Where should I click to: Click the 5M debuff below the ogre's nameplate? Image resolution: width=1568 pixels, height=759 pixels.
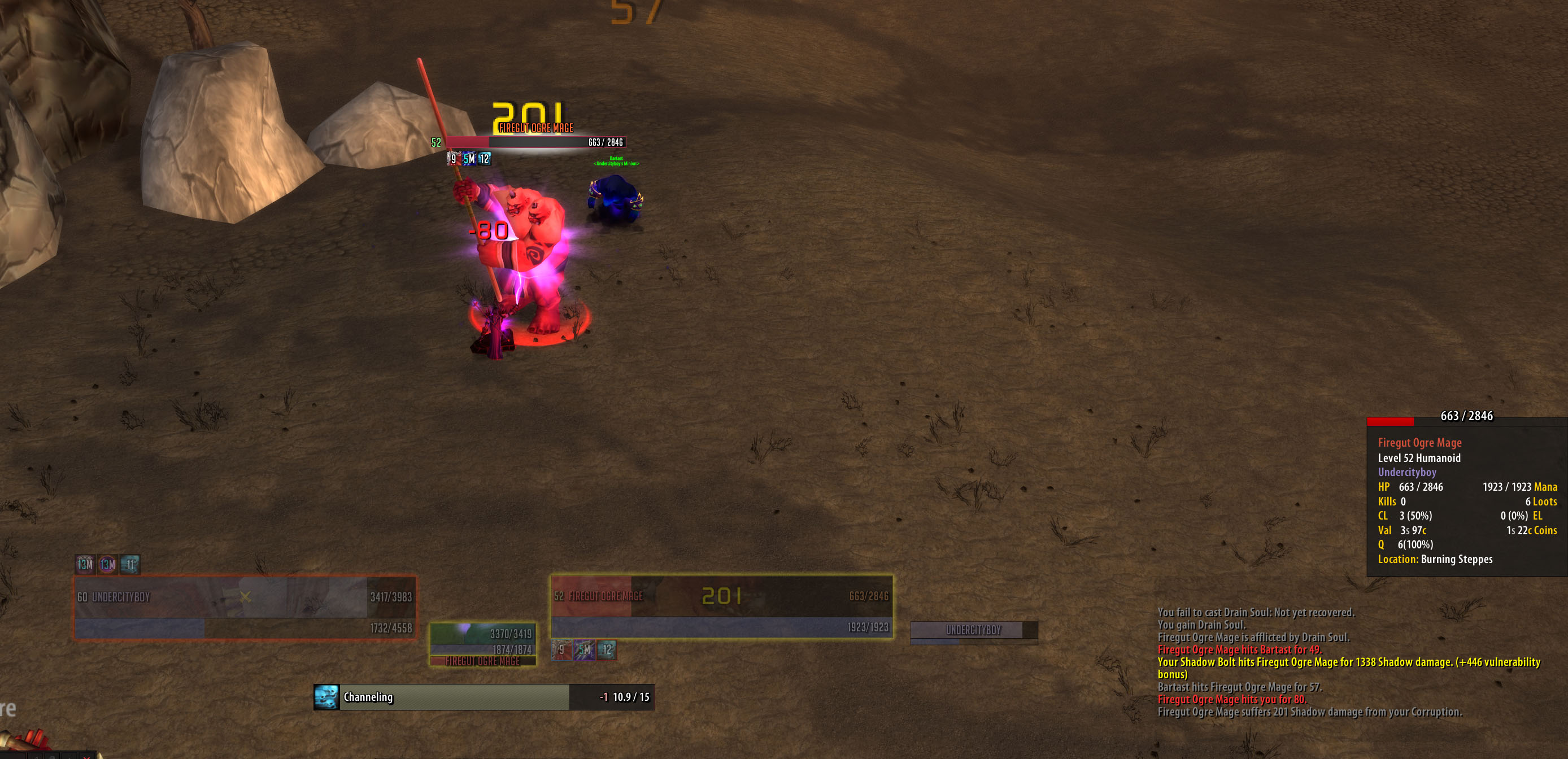(x=468, y=159)
